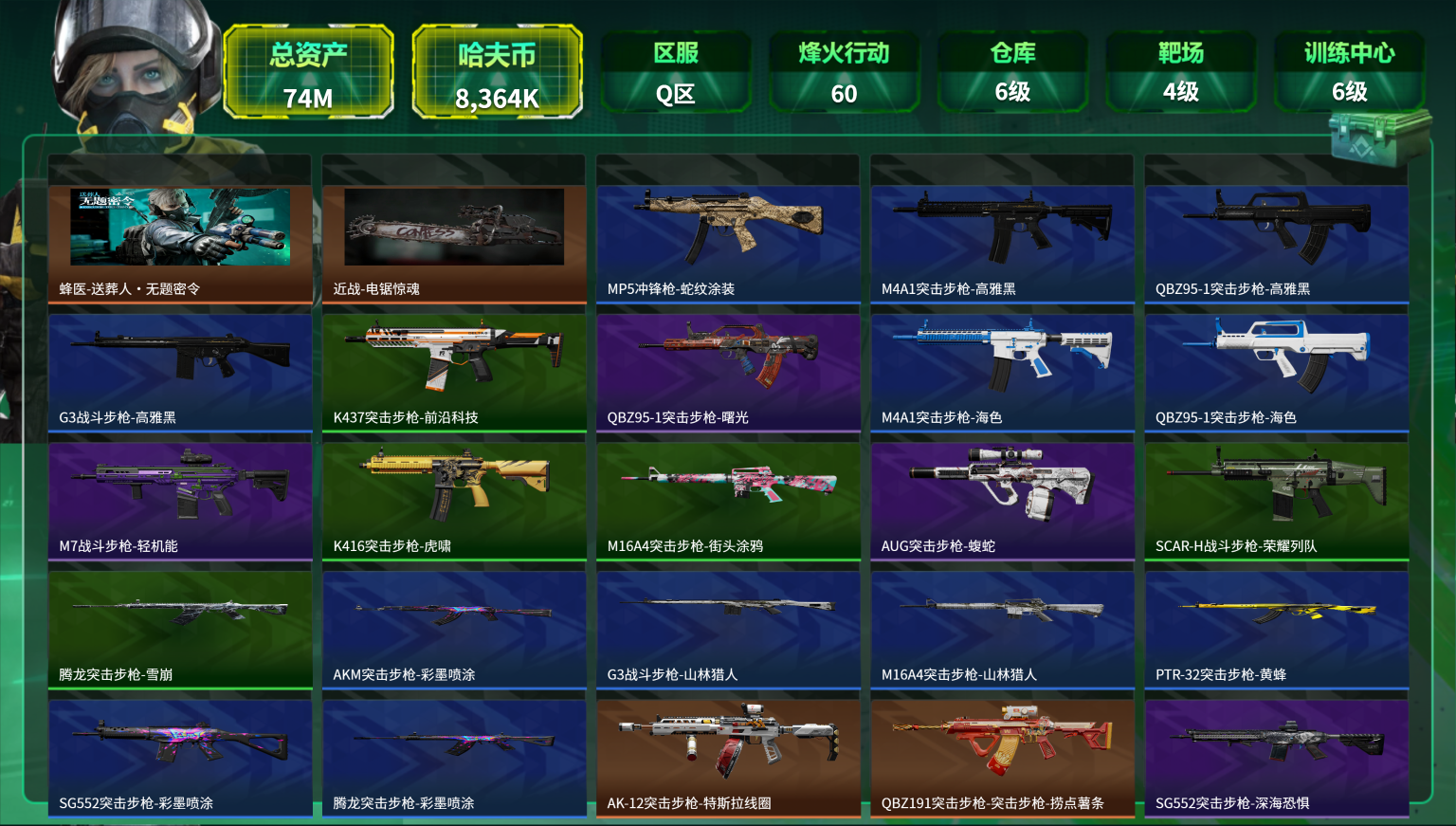Select the QBZ95-1突击步枪-曙光 weapon icon
Viewport: 1456px width, 826px height.
728,357
